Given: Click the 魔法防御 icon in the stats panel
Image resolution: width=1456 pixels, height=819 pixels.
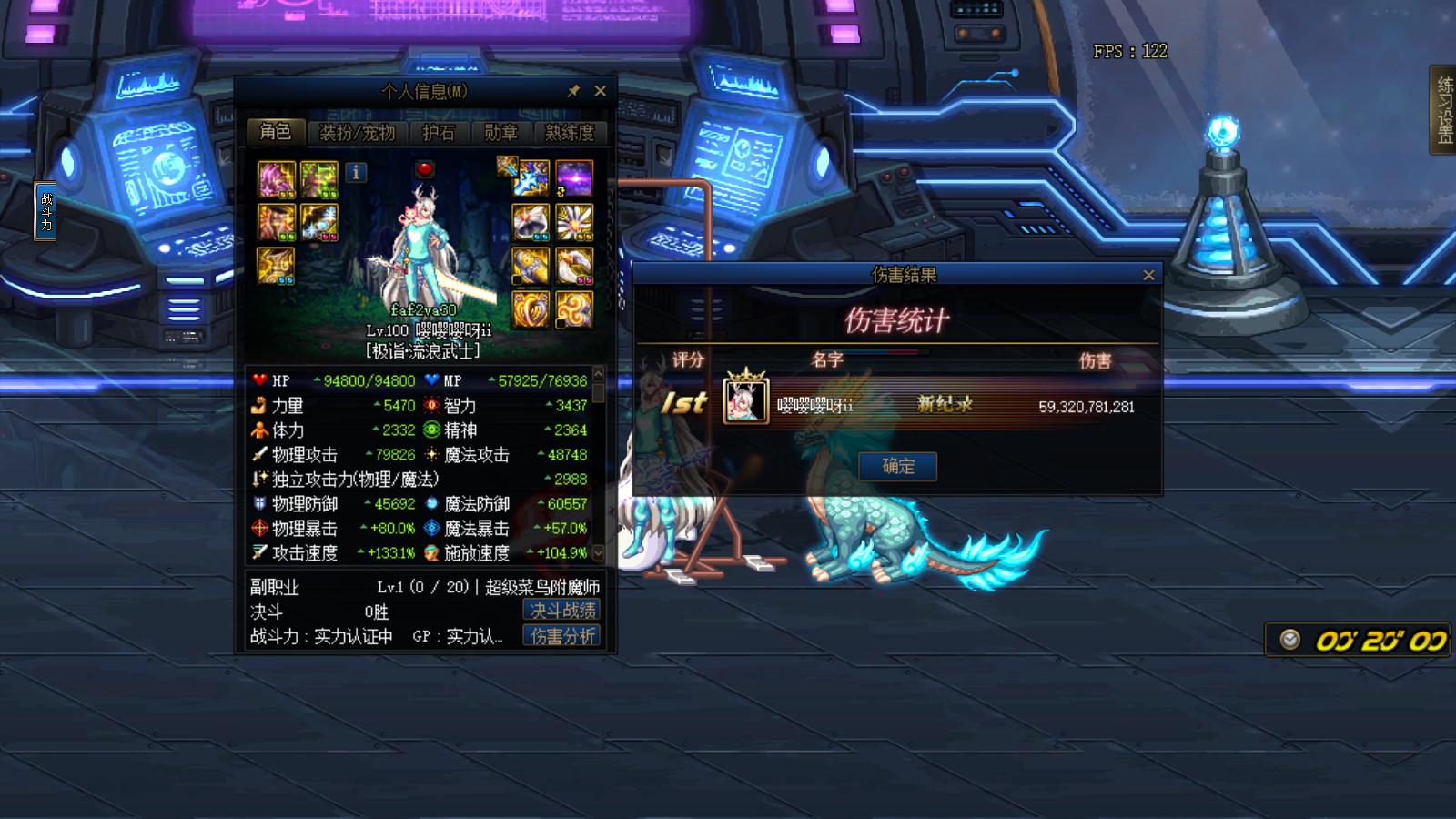Looking at the screenshot, I should coord(433,504).
